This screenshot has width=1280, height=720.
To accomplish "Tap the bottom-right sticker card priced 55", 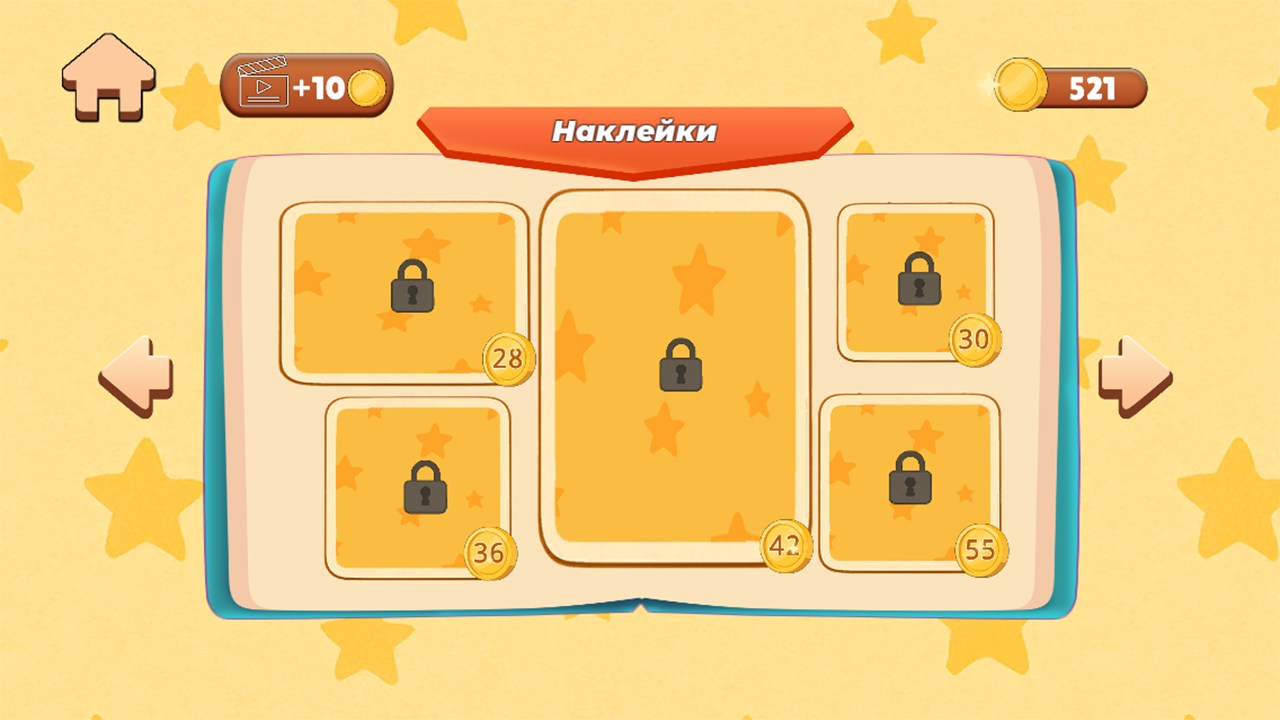I will (x=908, y=480).
